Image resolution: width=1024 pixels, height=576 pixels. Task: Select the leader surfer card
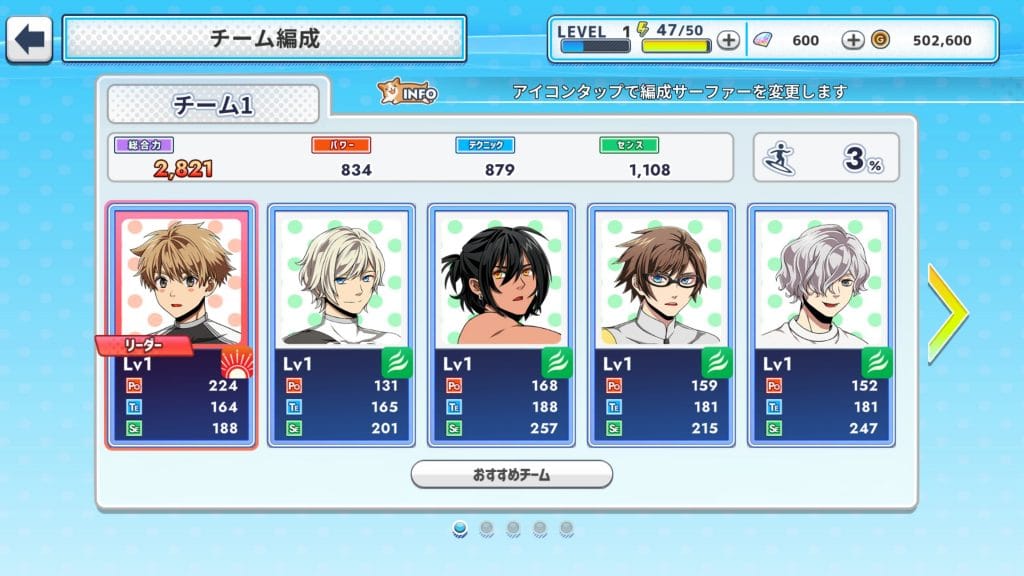181,325
